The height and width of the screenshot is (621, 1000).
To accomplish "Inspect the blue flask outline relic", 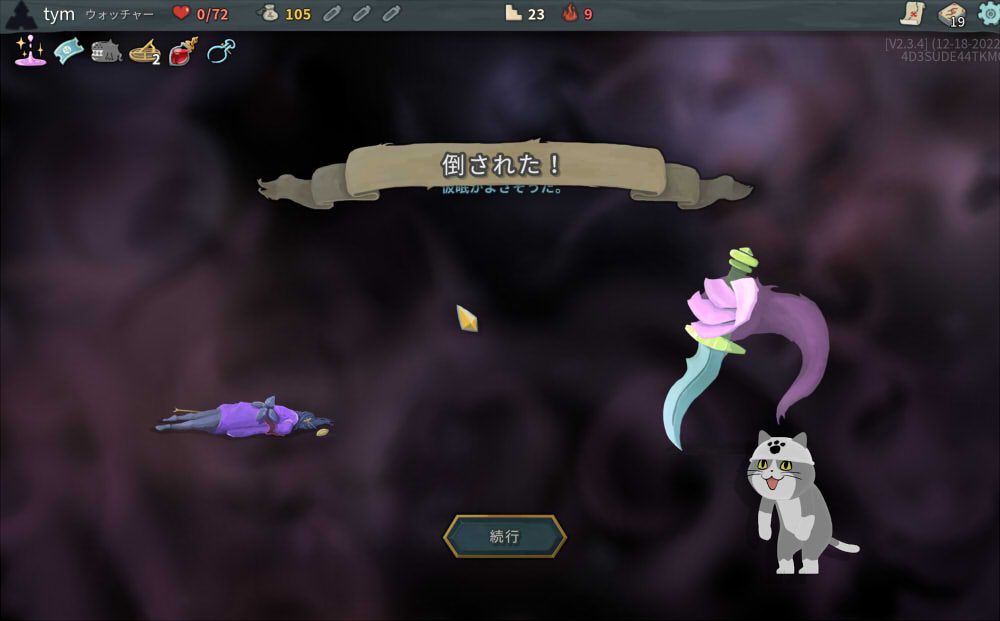I will point(221,51).
